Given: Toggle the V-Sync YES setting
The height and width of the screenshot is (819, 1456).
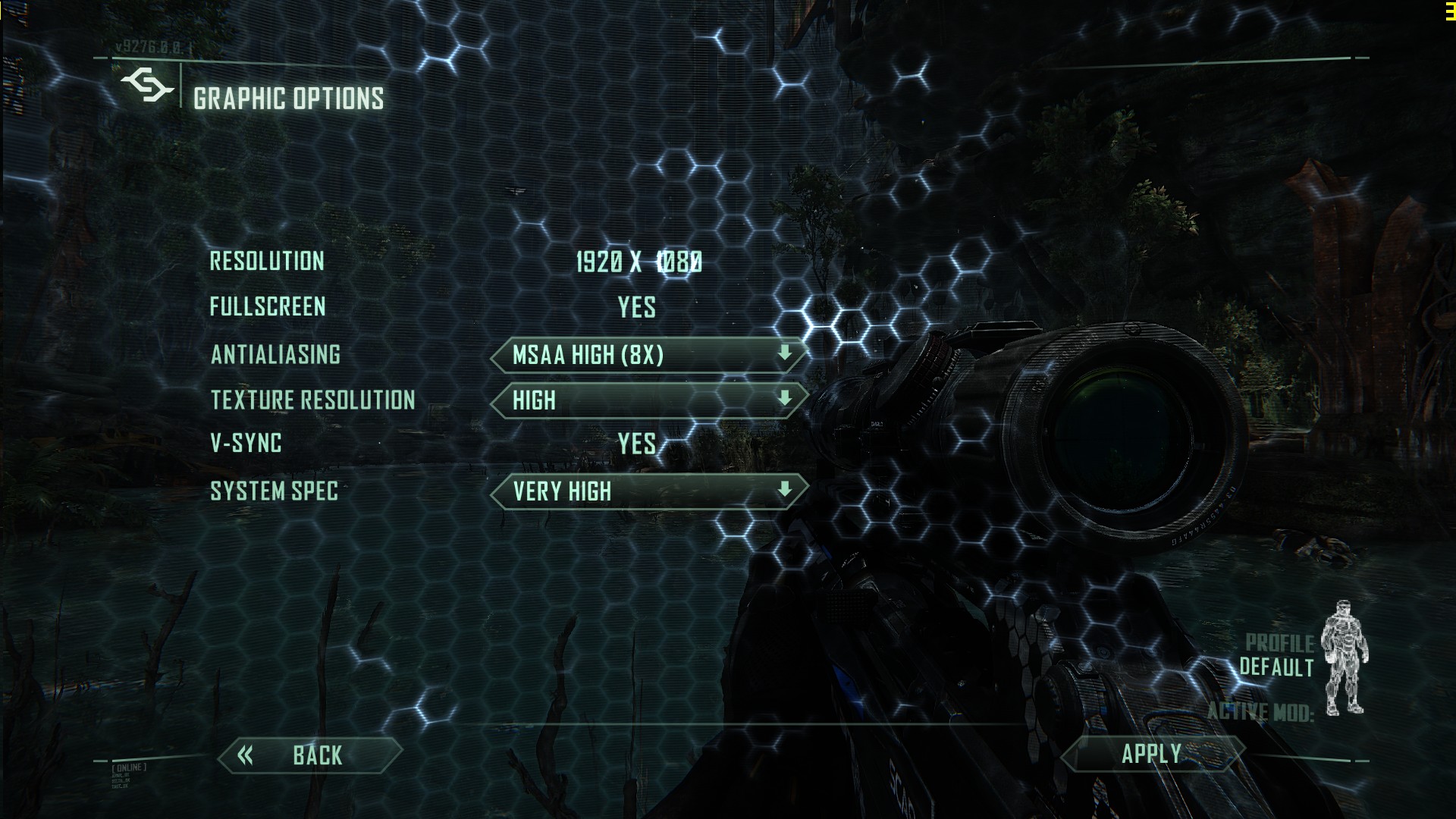Looking at the screenshot, I should click(x=637, y=444).
